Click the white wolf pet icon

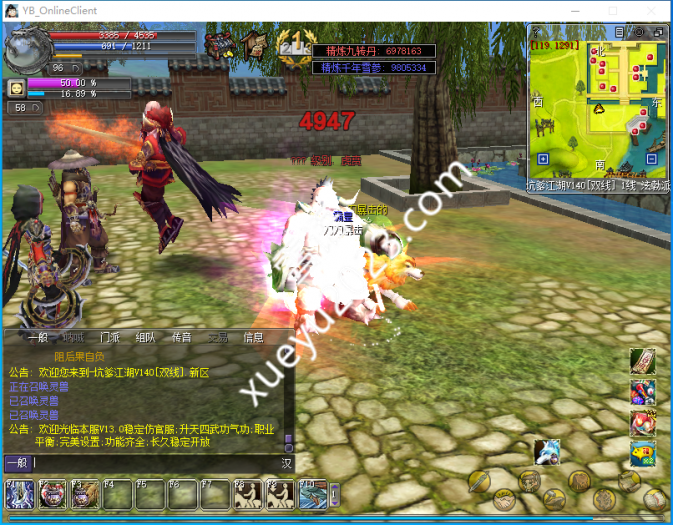pos(546,452)
